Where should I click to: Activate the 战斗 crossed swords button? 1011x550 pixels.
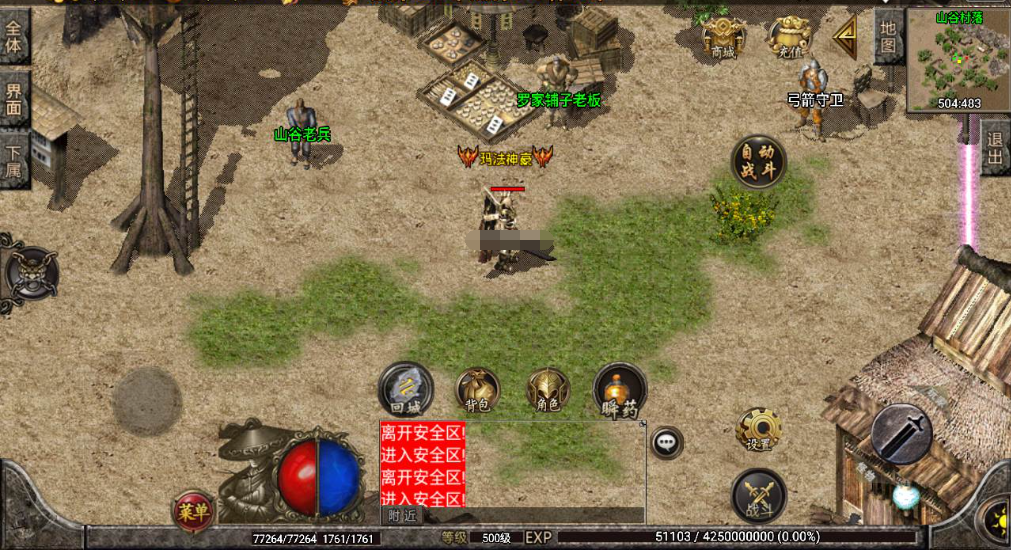click(x=758, y=497)
